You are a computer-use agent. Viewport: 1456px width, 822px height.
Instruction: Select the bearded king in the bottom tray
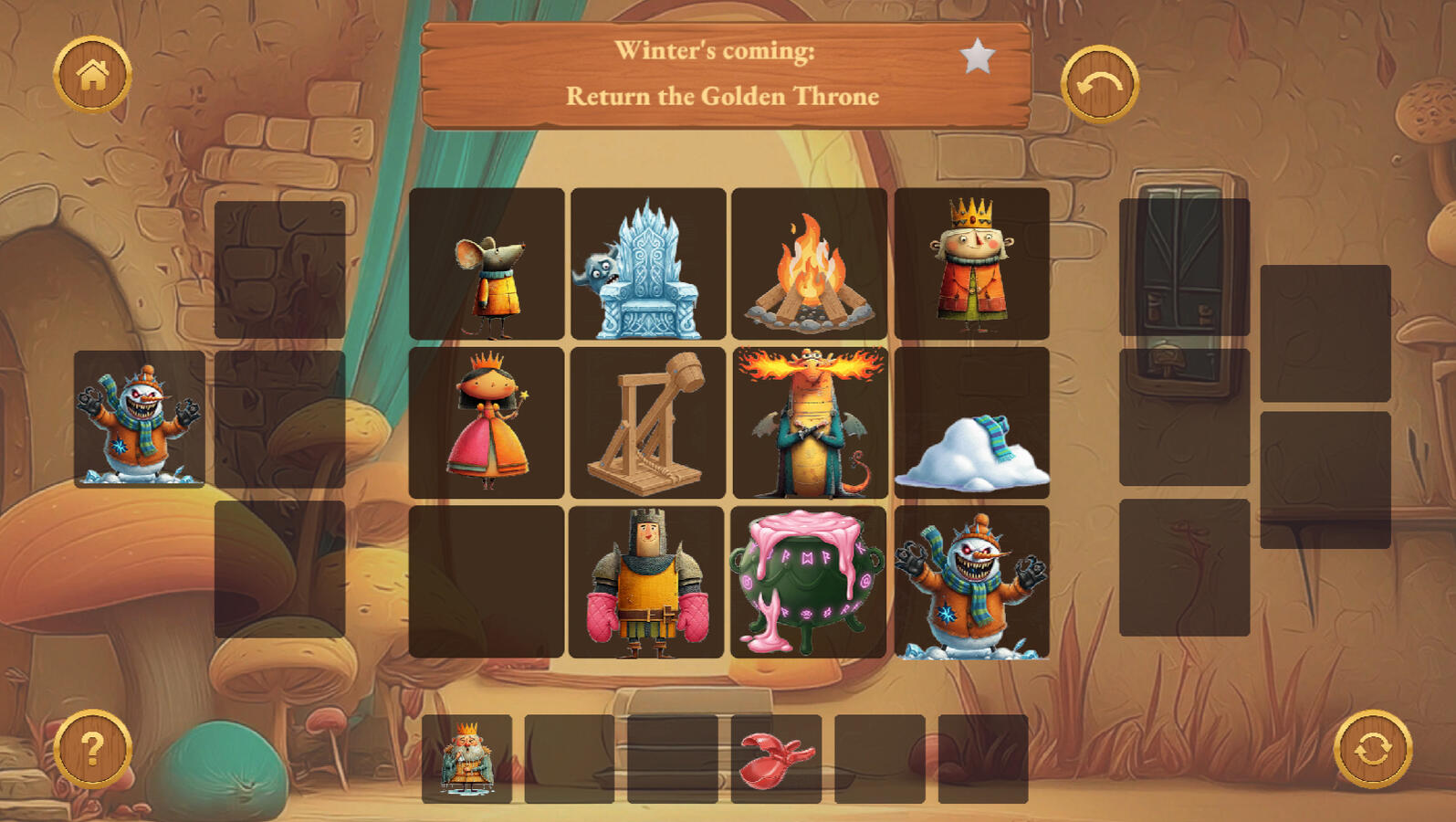pos(466,759)
